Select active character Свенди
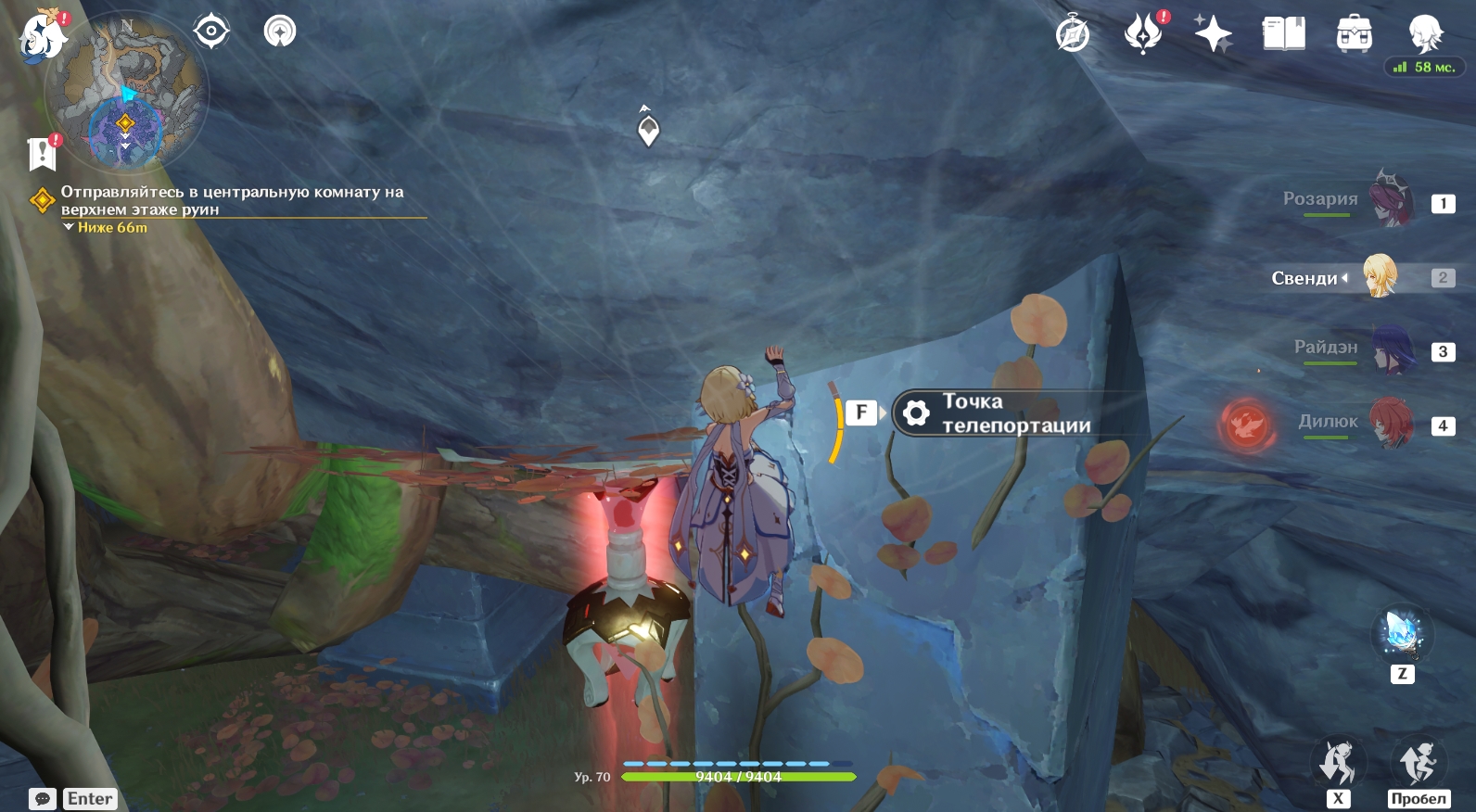 (1380, 276)
